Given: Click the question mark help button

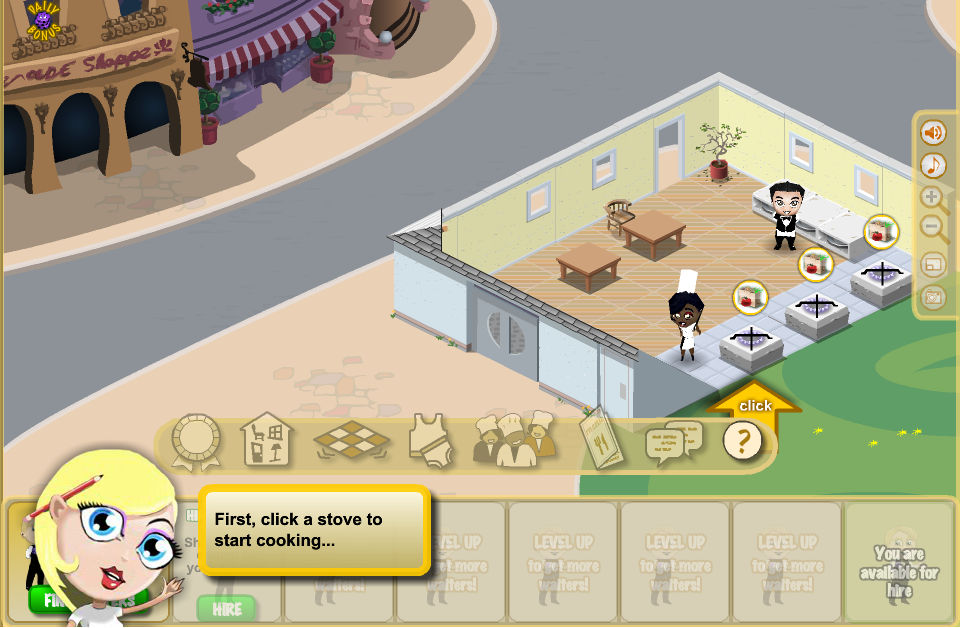Looking at the screenshot, I should coord(742,441).
